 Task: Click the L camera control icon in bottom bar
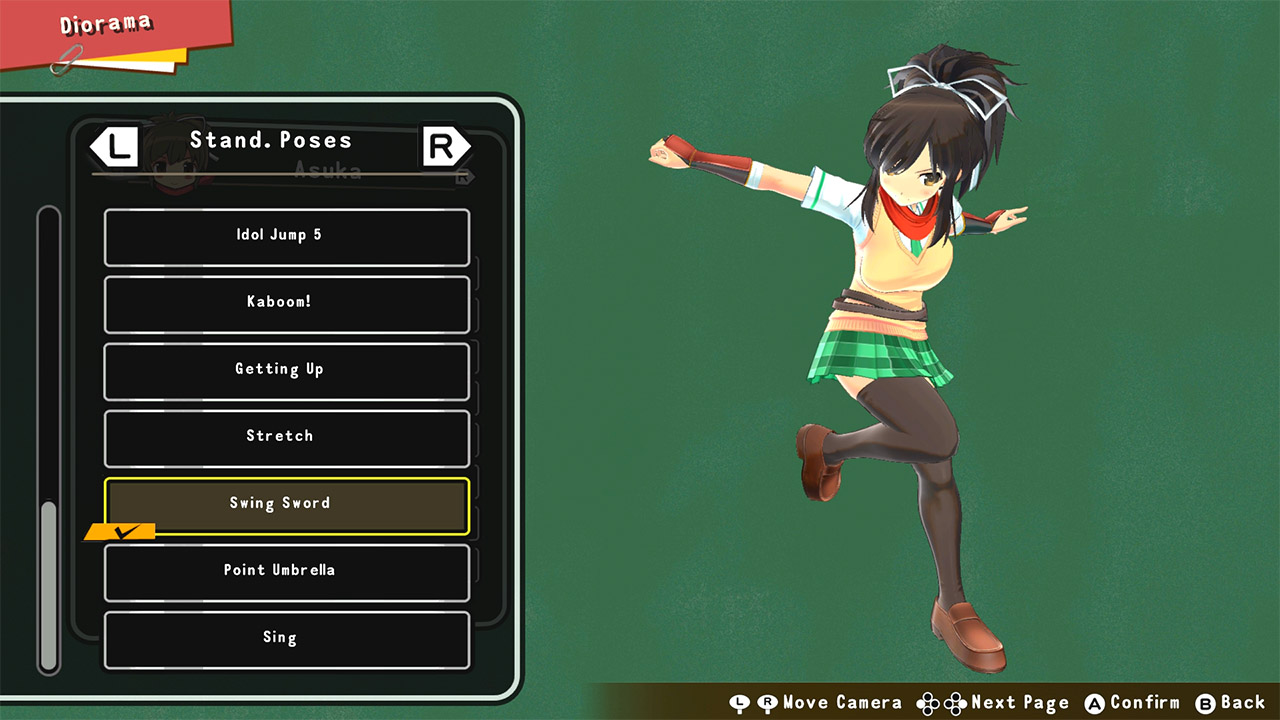740,703
